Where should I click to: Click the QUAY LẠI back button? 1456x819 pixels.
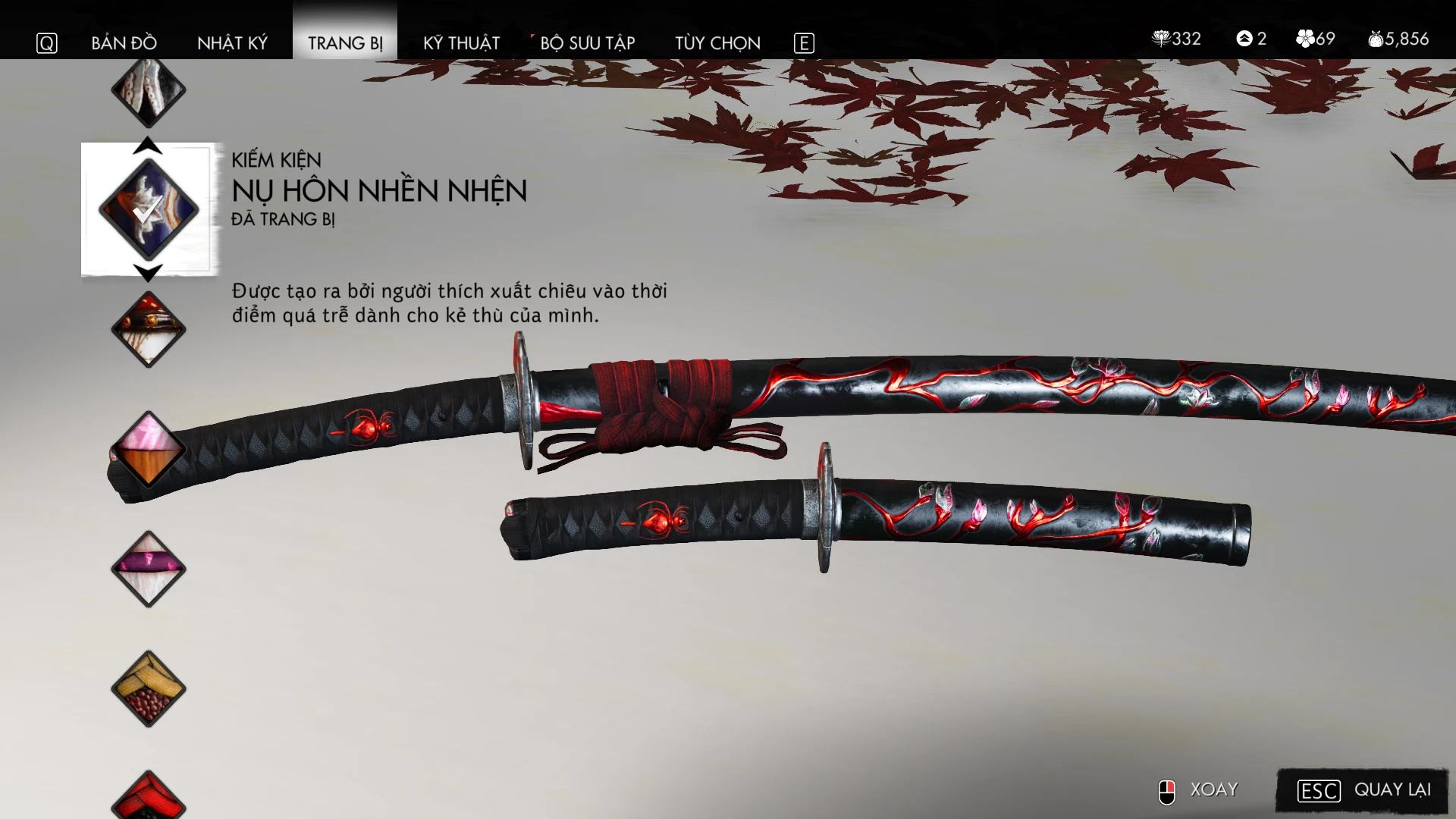coord(1363,790)
